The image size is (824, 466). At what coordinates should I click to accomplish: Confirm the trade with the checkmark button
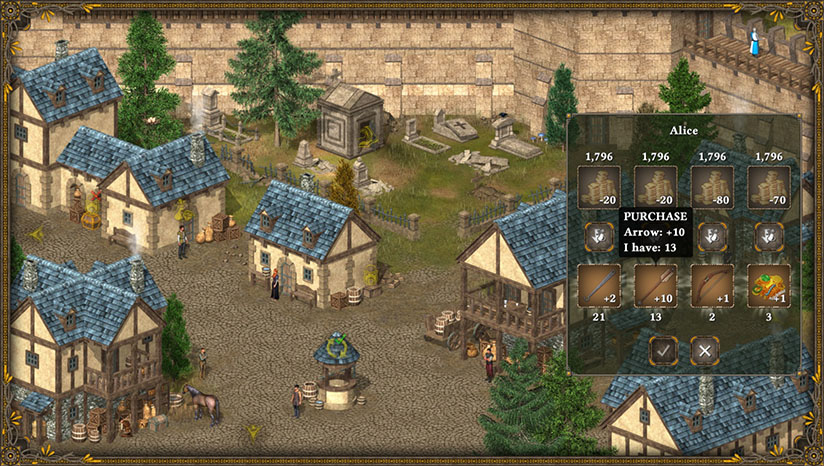[664, 350]
